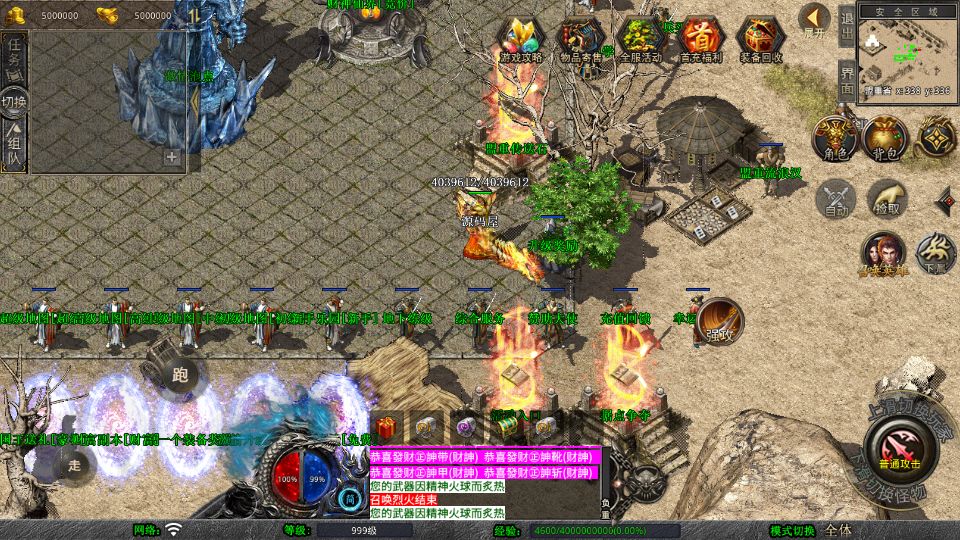This screenshot has height=540, width=960.
Task: Tap the 拾取 pickup hand button
Action: 886,199
